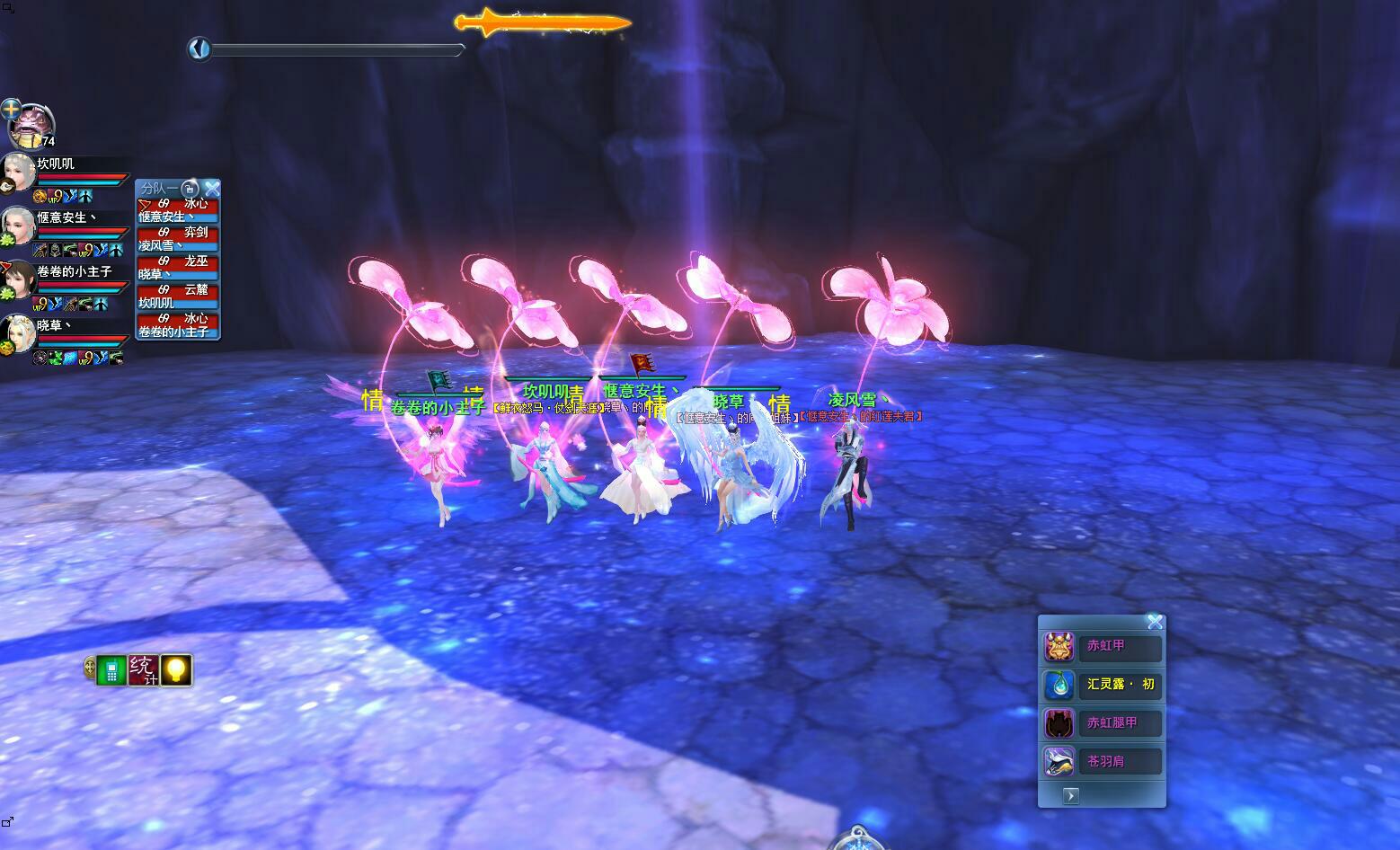Viewport: 1400px width, 850px height.
Task: Select squad member 凌风雪 in 分队一
Action: coord(177,239)
